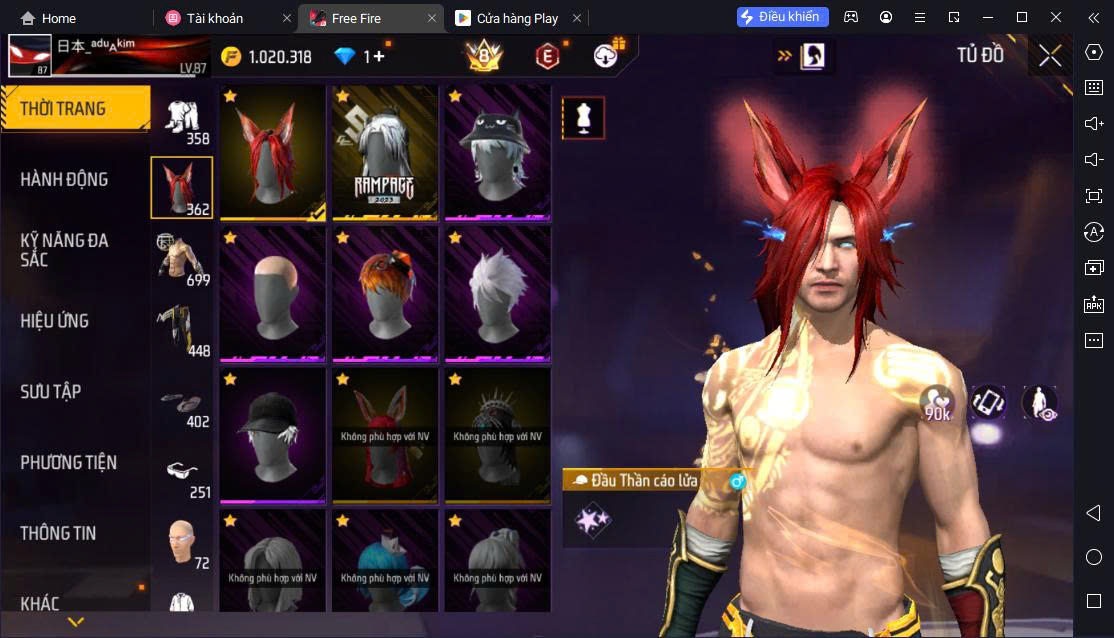Switch to Kỹ Năng Đa Sắc tab

pos(64,250)
